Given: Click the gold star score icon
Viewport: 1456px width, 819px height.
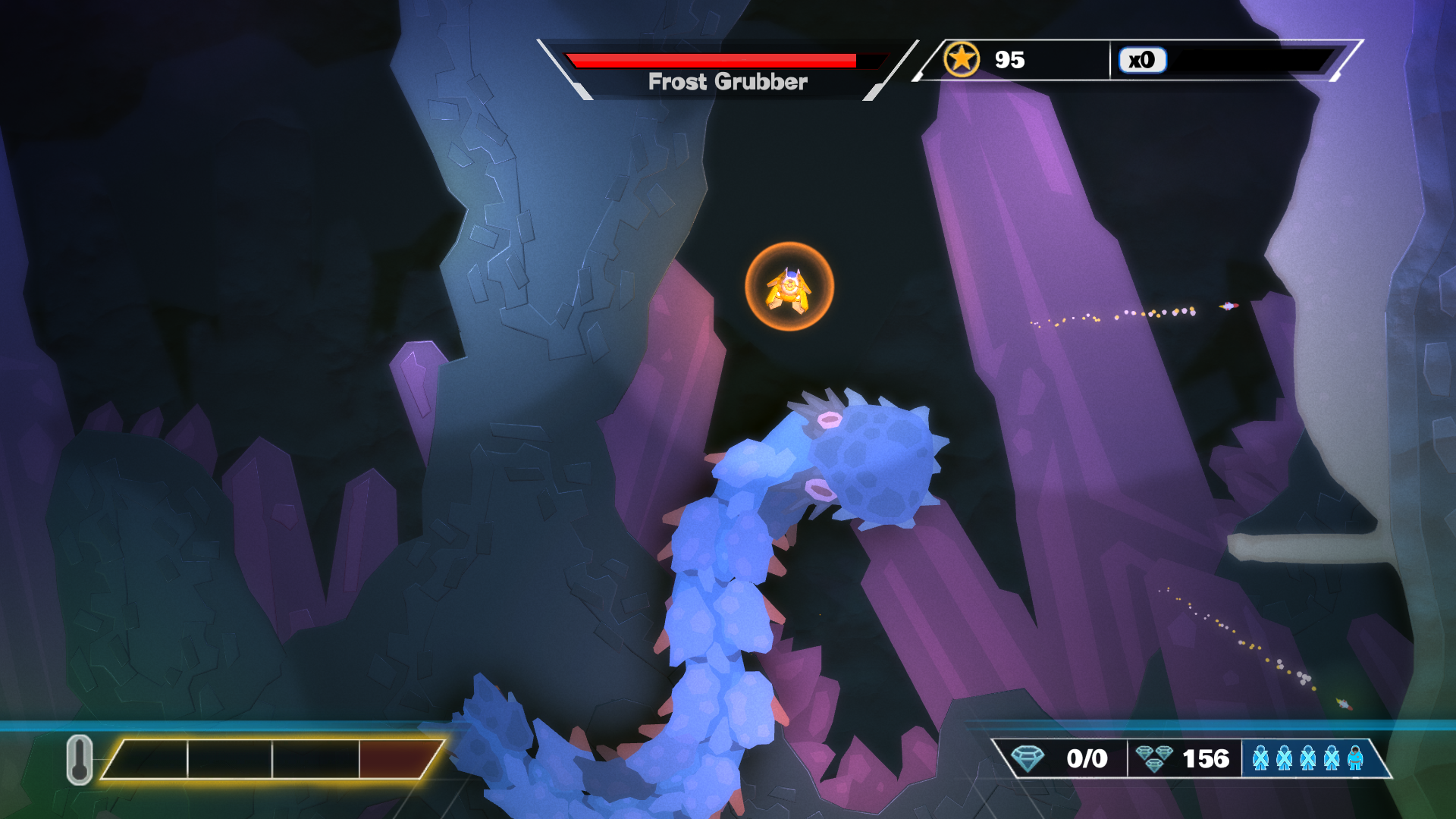Looking at the screenshot, I should [x=962, y=59].
